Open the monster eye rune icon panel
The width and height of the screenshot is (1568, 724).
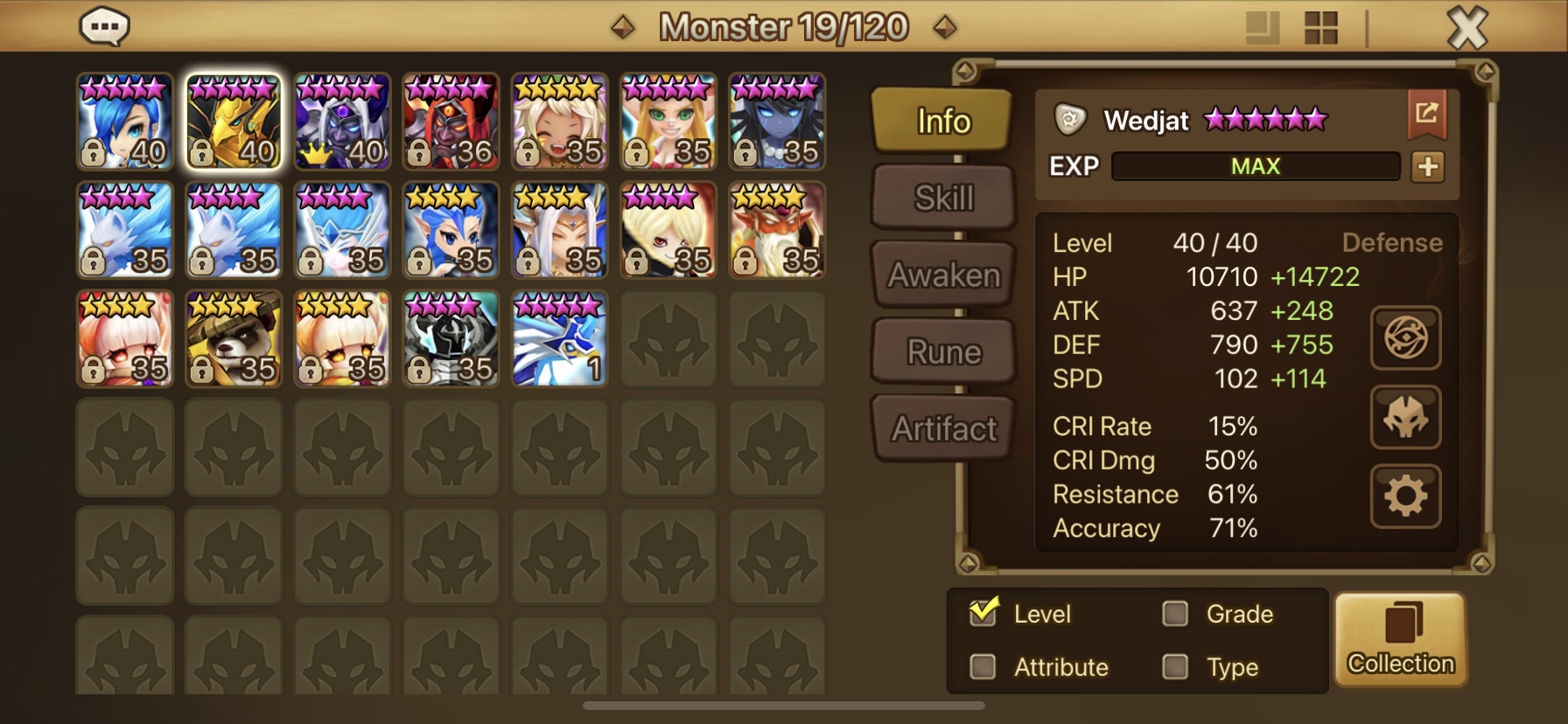click(1405, 338)
